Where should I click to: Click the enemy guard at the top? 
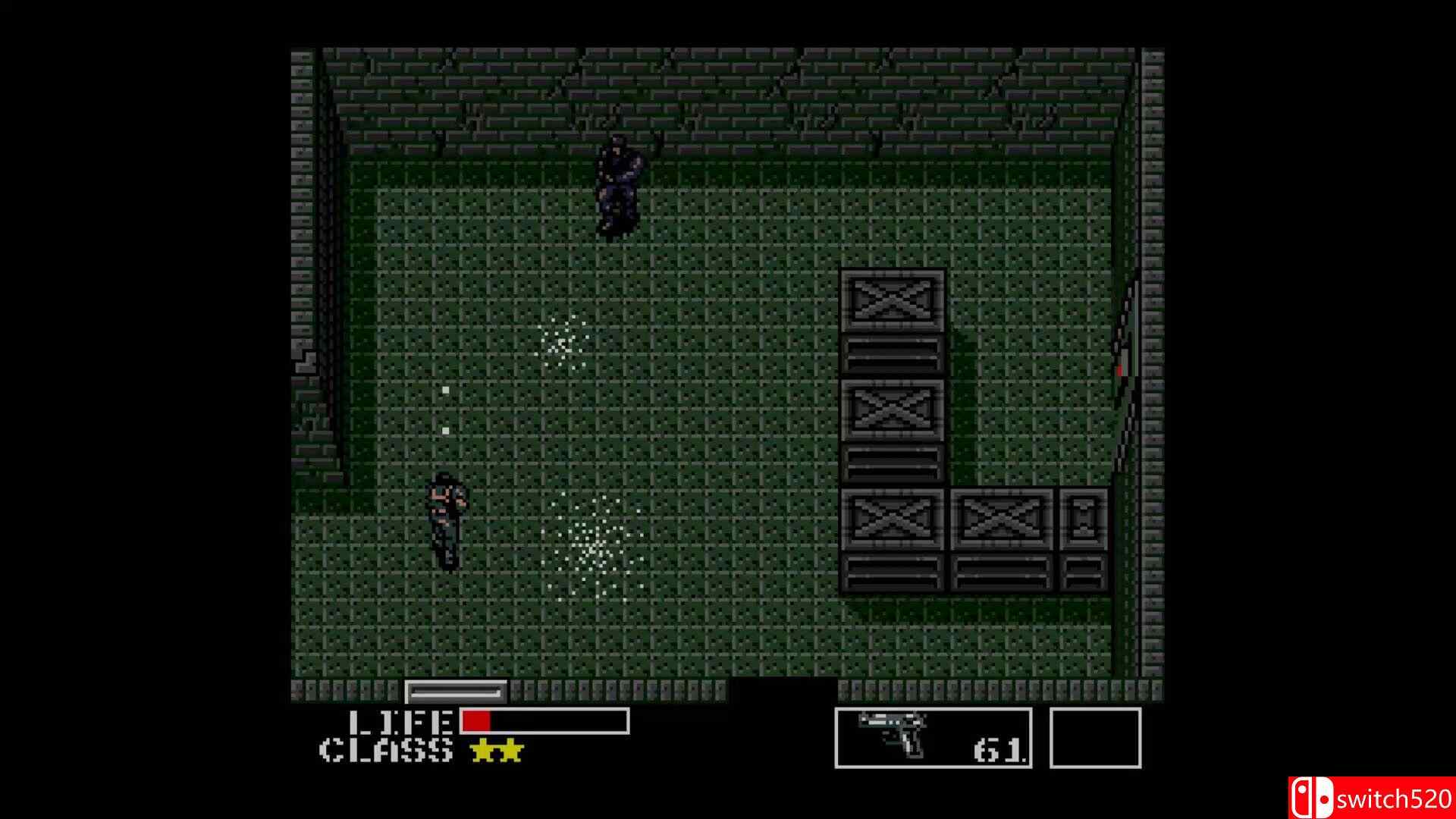618,182
